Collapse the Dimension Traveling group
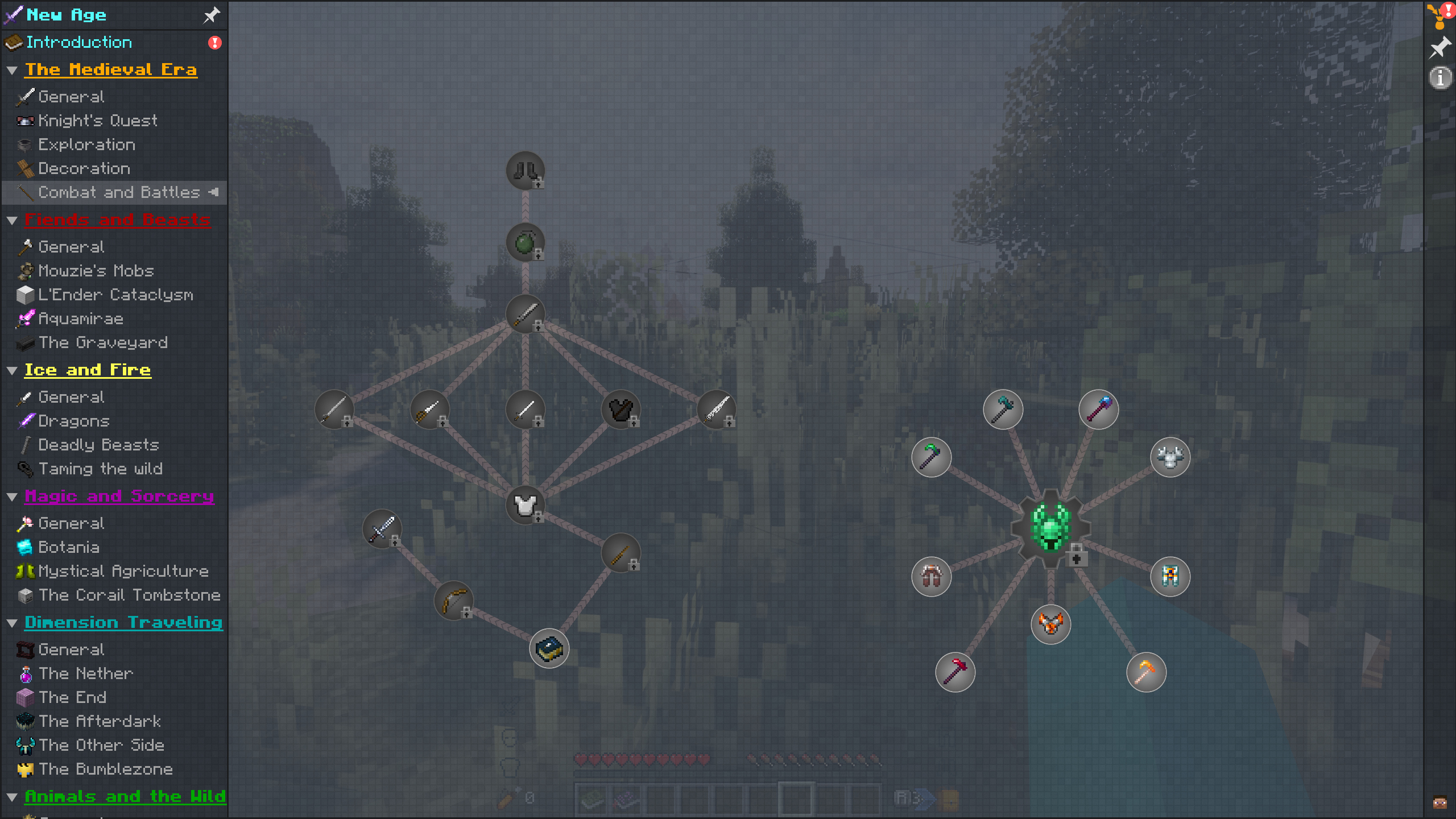 click(x=12, y=622)
